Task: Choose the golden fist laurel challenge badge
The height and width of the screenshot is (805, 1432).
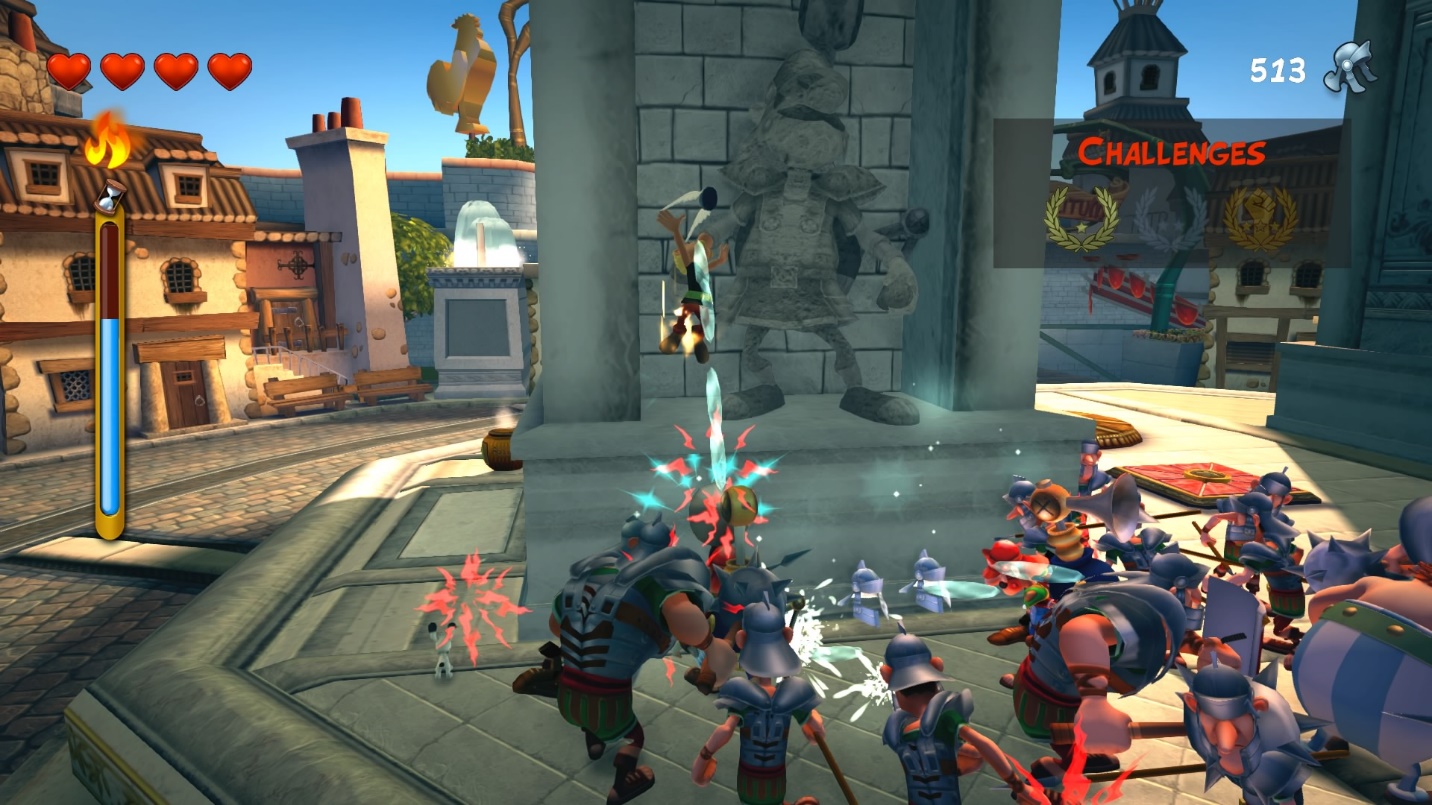Action: click(x=1260, y=218)
